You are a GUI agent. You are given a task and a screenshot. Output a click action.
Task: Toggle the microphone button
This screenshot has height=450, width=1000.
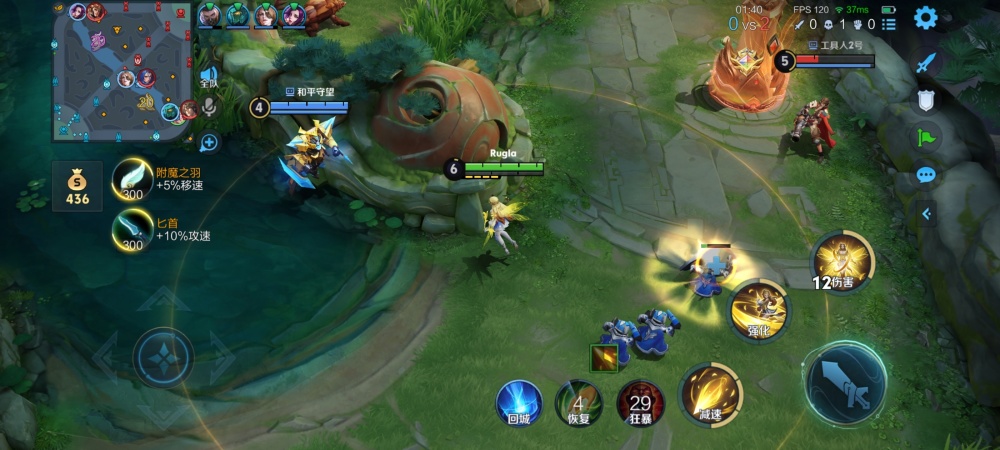point(209,106)
